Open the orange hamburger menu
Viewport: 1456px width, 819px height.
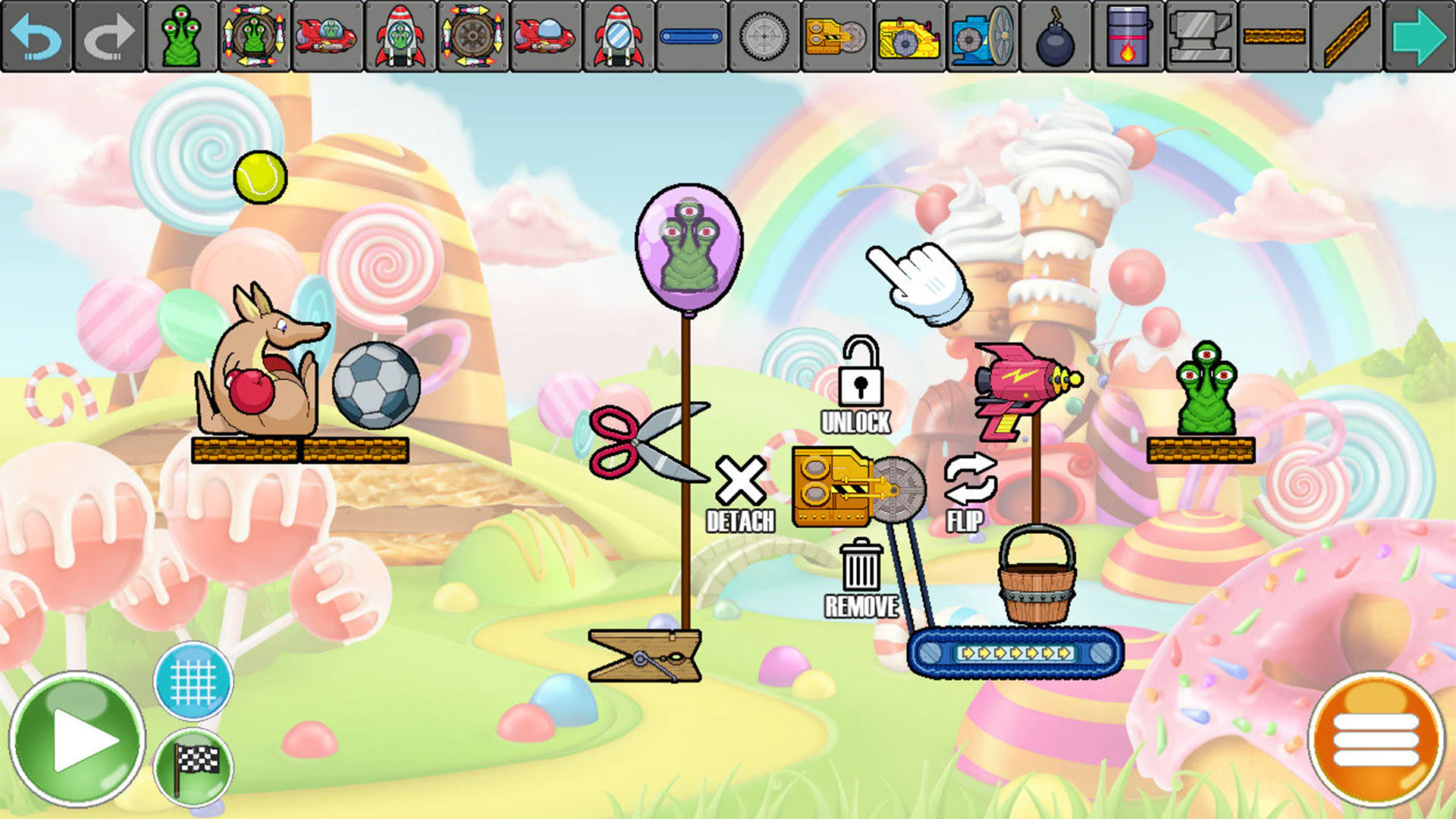pyautogui.click(x=1378, y=734)
